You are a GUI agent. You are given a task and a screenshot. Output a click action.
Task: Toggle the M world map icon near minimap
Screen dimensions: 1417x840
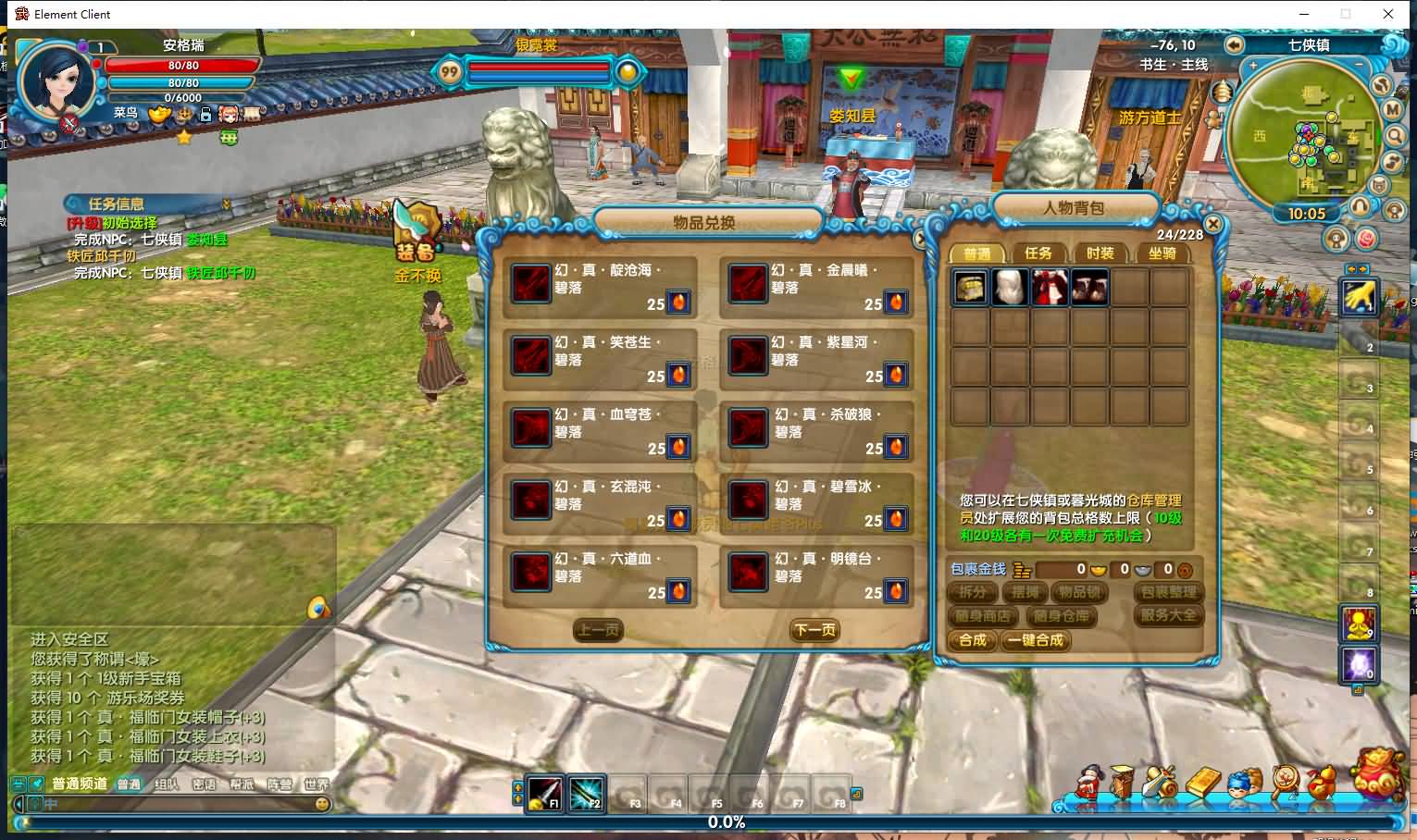click(1392, 108)
